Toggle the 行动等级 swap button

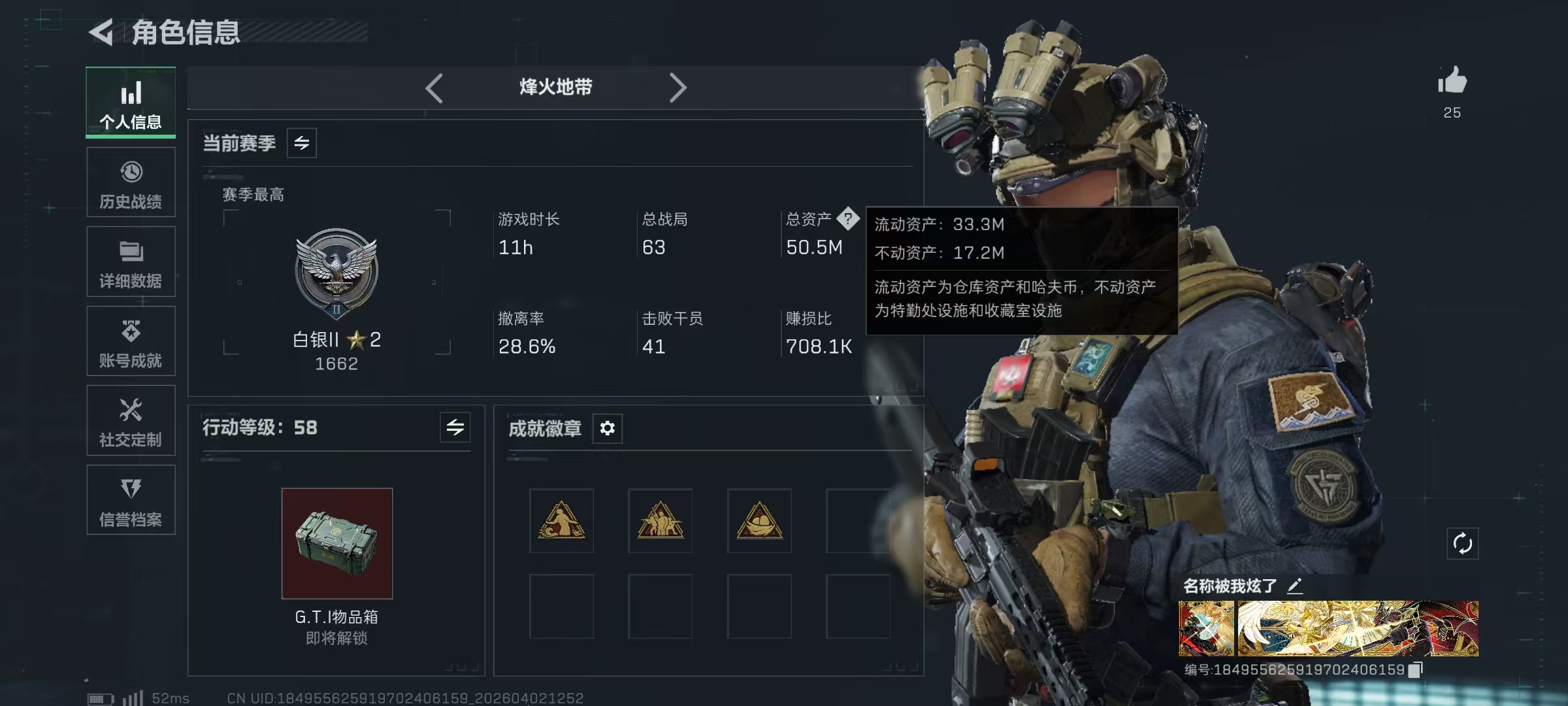click(455, 428)
